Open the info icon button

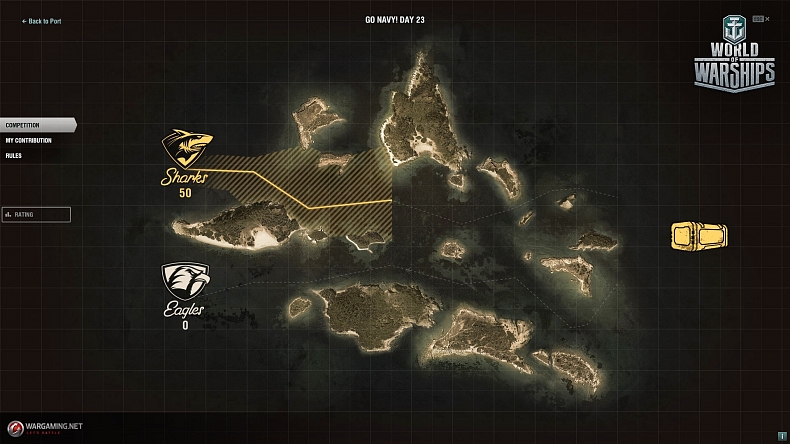[781, 436]
